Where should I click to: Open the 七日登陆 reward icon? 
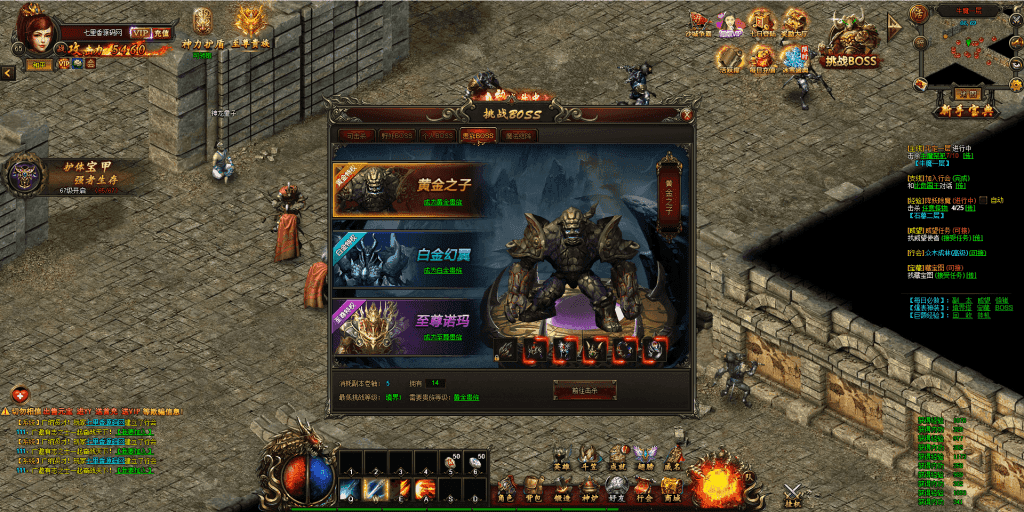tap(762, 23)
